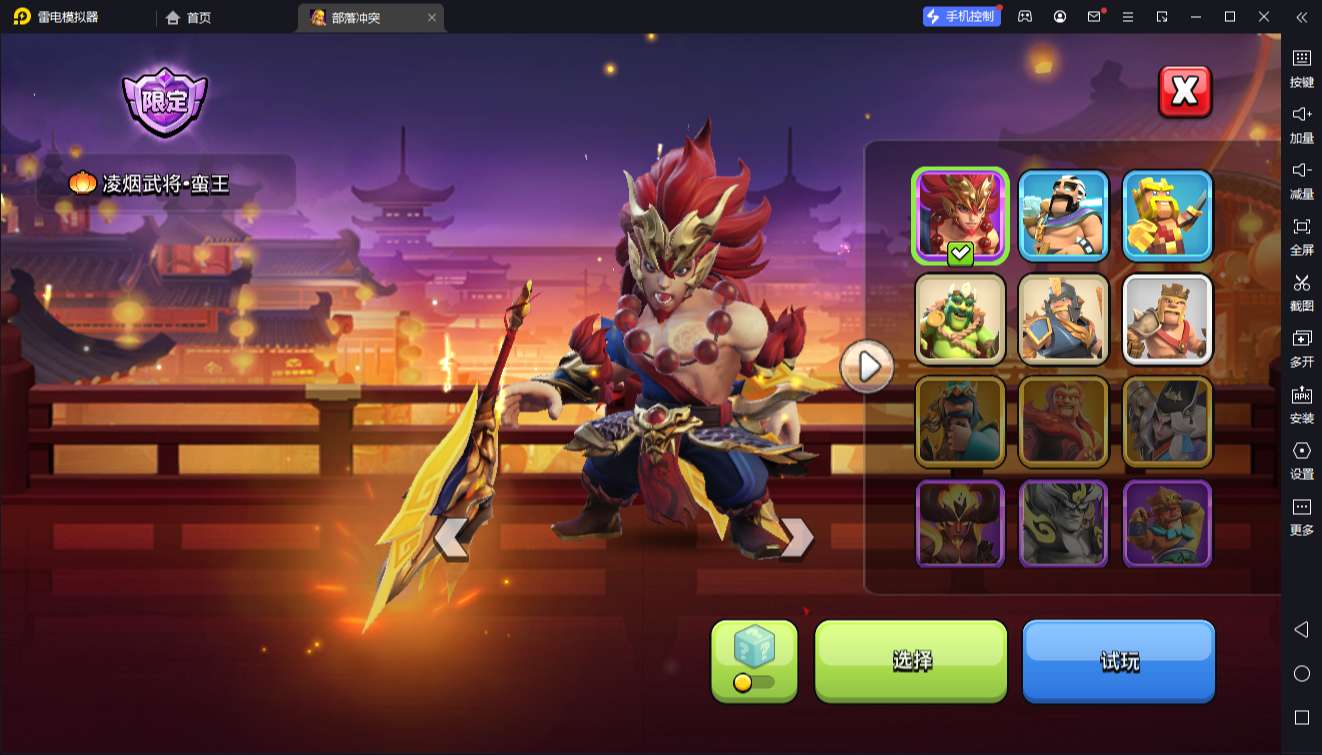
Task: Close the skin screen with the red X
Action: tap(1185, 92)
